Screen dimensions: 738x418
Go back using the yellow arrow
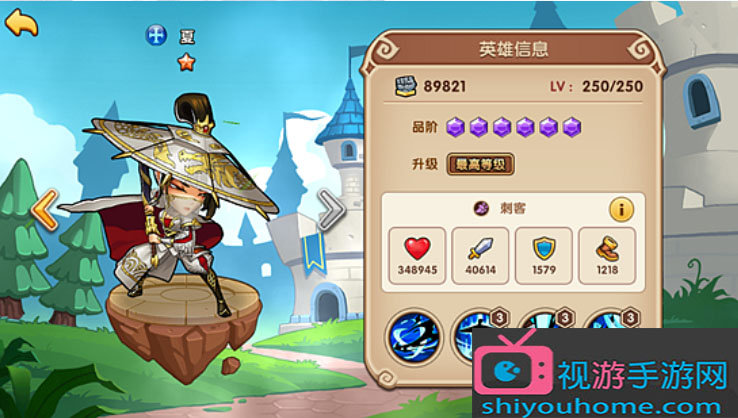21,23
